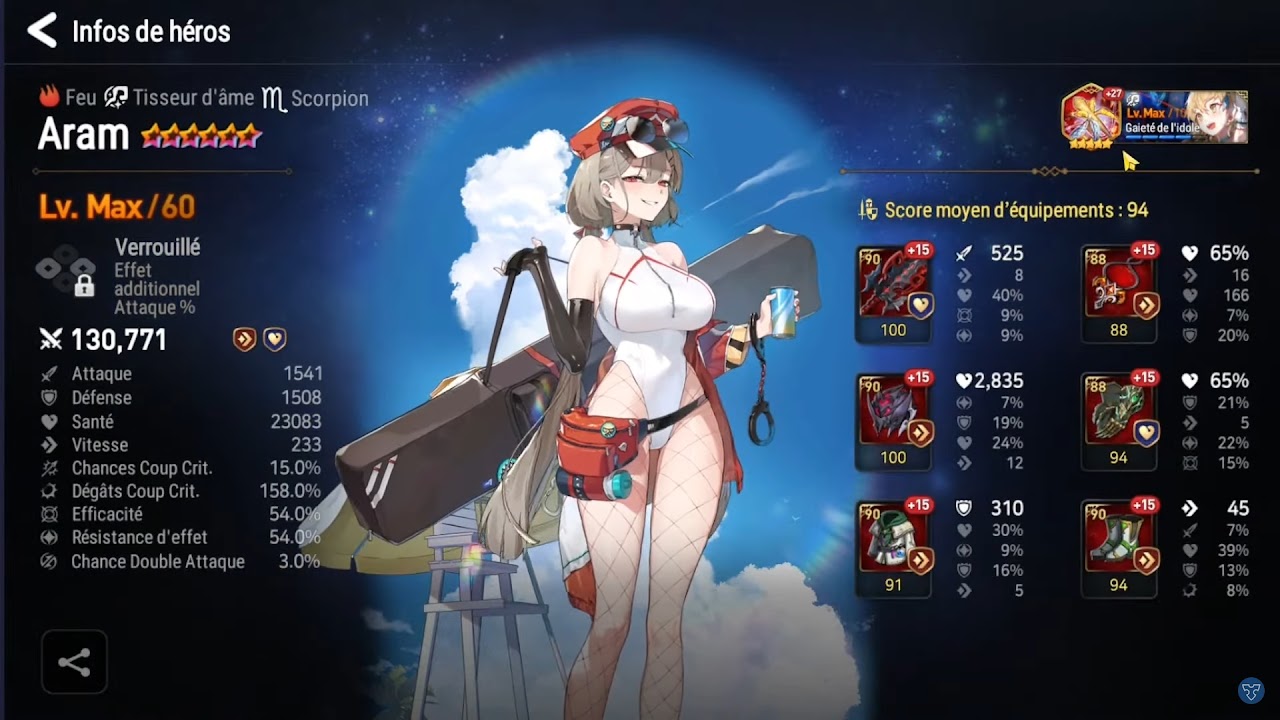The width and height of the screenshot is (1280, 720).
Task: Open the share button
Action: (x=74, y=662)
